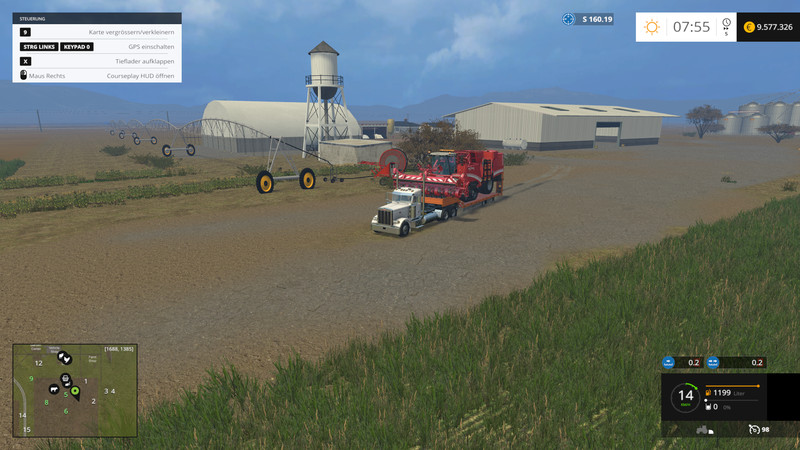Click the blue compass crosshair icon
Image resolution: width=800 pixels, height=450 pixels.
[x=569, y=19]
